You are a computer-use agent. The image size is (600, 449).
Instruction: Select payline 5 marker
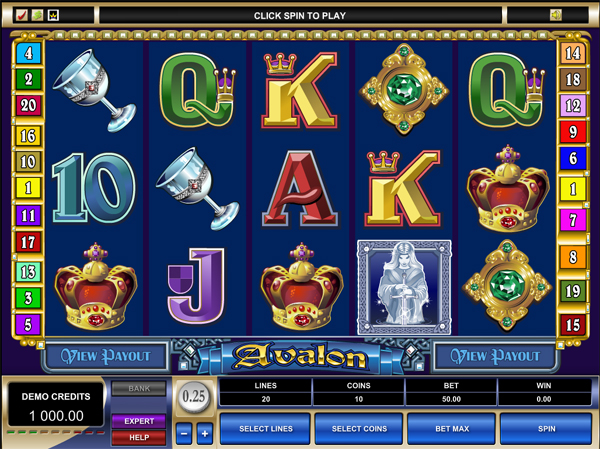coord(27,324)
